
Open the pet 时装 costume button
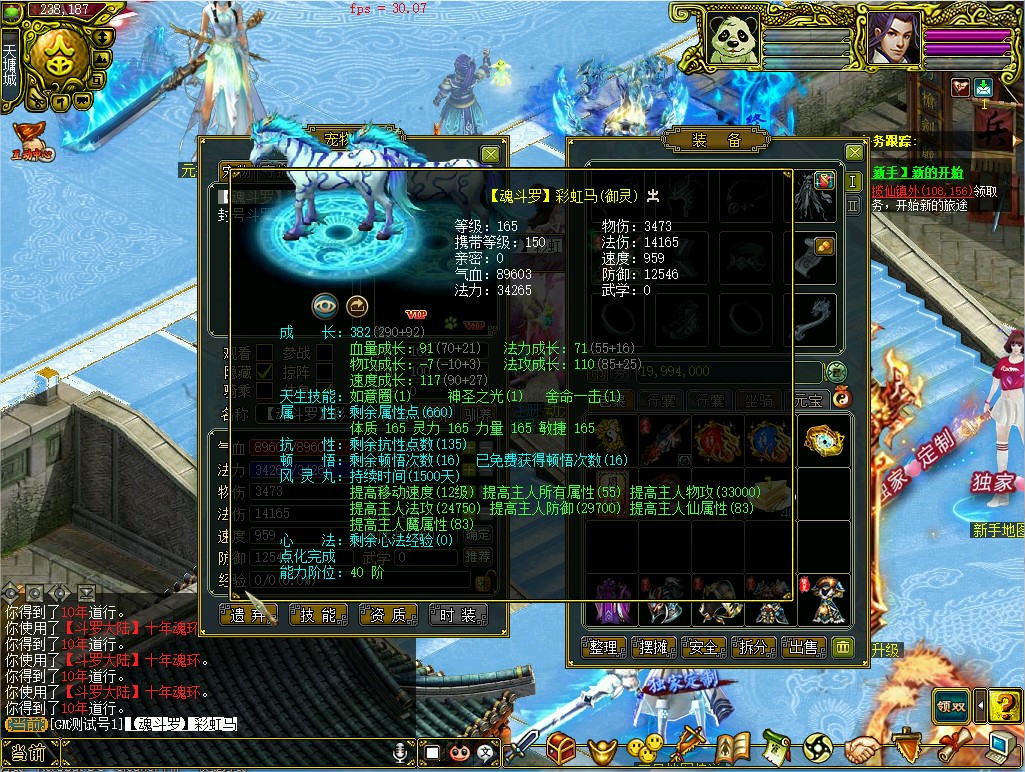pos(459,615)
